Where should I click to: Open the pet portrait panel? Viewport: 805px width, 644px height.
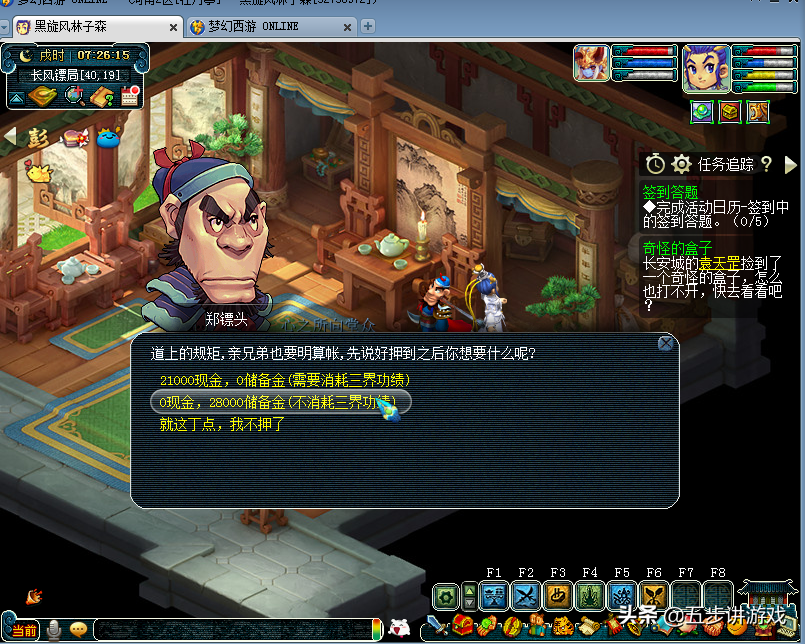[591, 63]
